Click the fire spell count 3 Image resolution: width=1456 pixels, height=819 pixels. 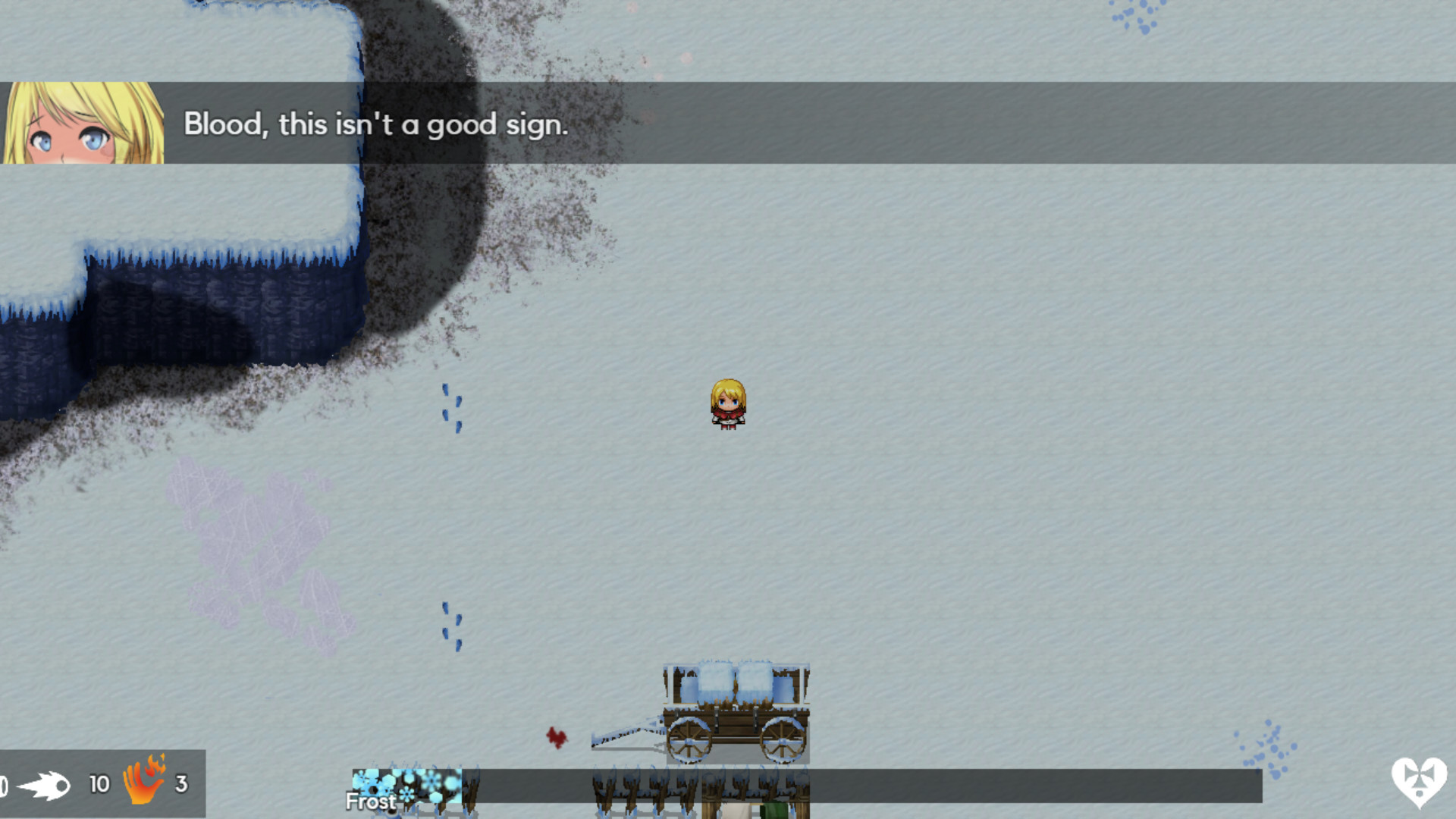point(180,783)
